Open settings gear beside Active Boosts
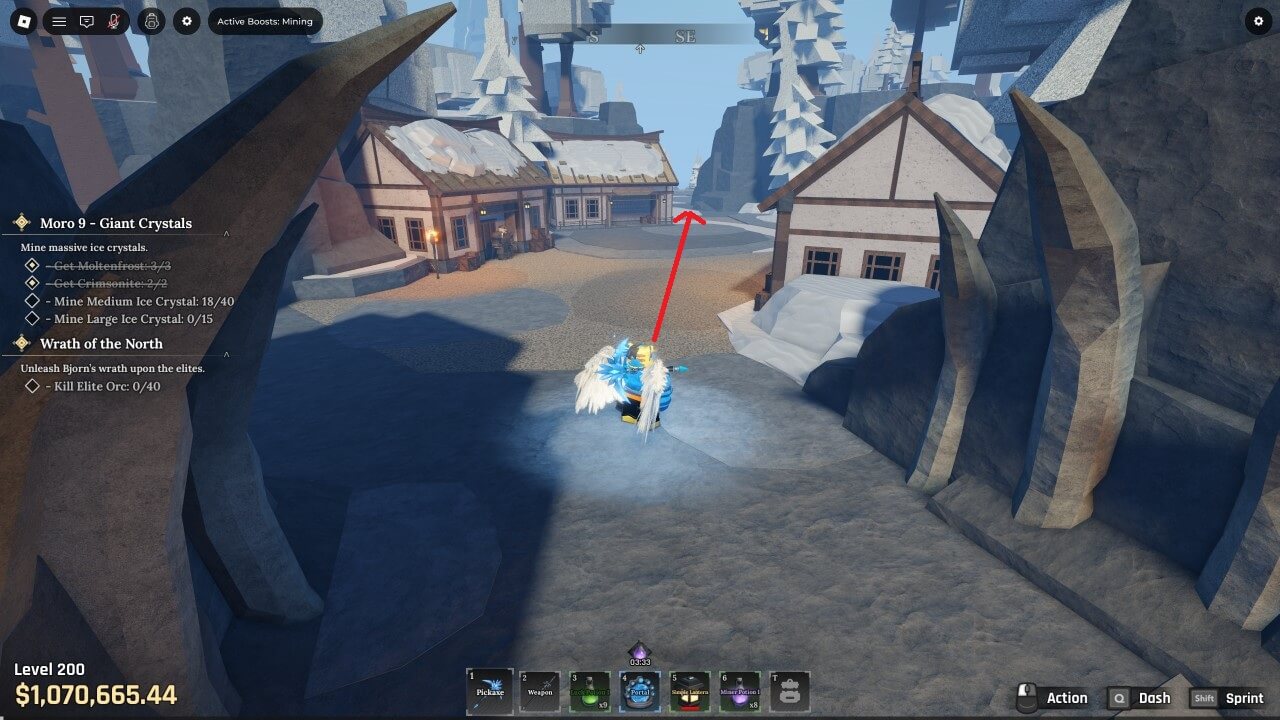The height and width of the screenshot is (720, 1280). (x=186, y=21)
